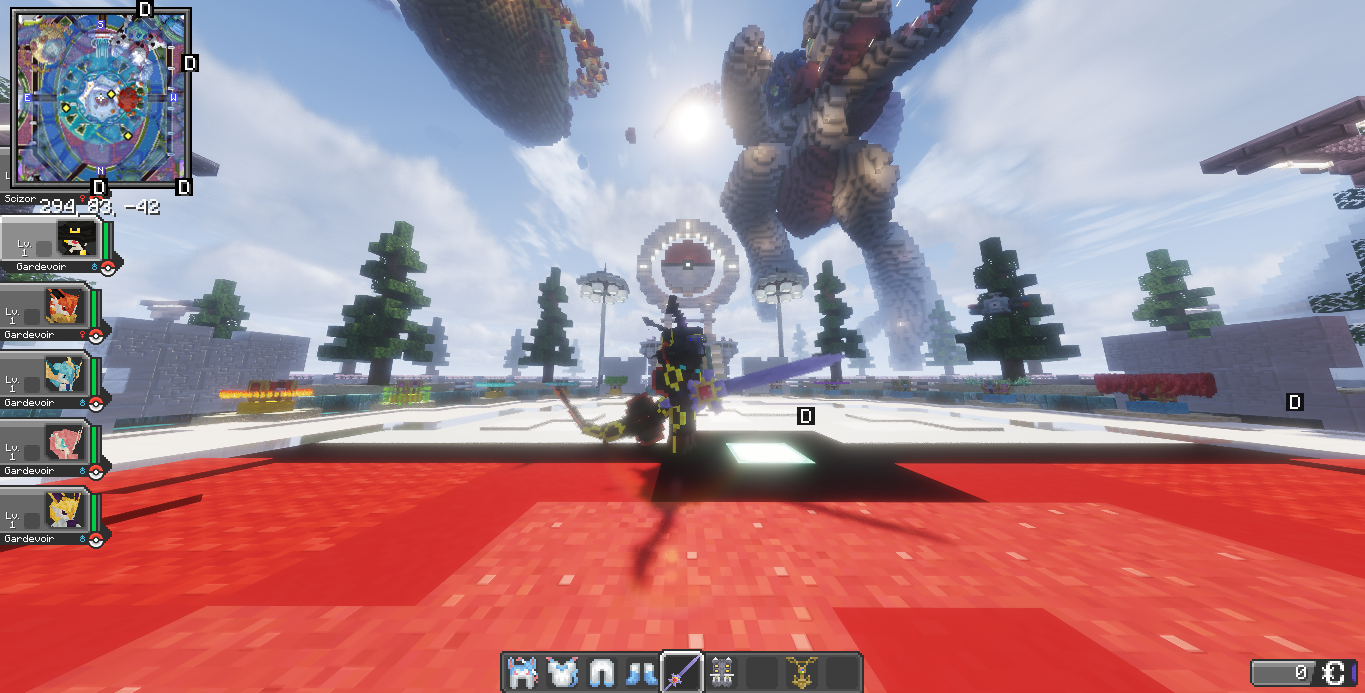Image resolution: width=1365 pixels, height=693 pixels.
Task: Choose the white chestplate in the hotbar
Action: coord(561,672)
